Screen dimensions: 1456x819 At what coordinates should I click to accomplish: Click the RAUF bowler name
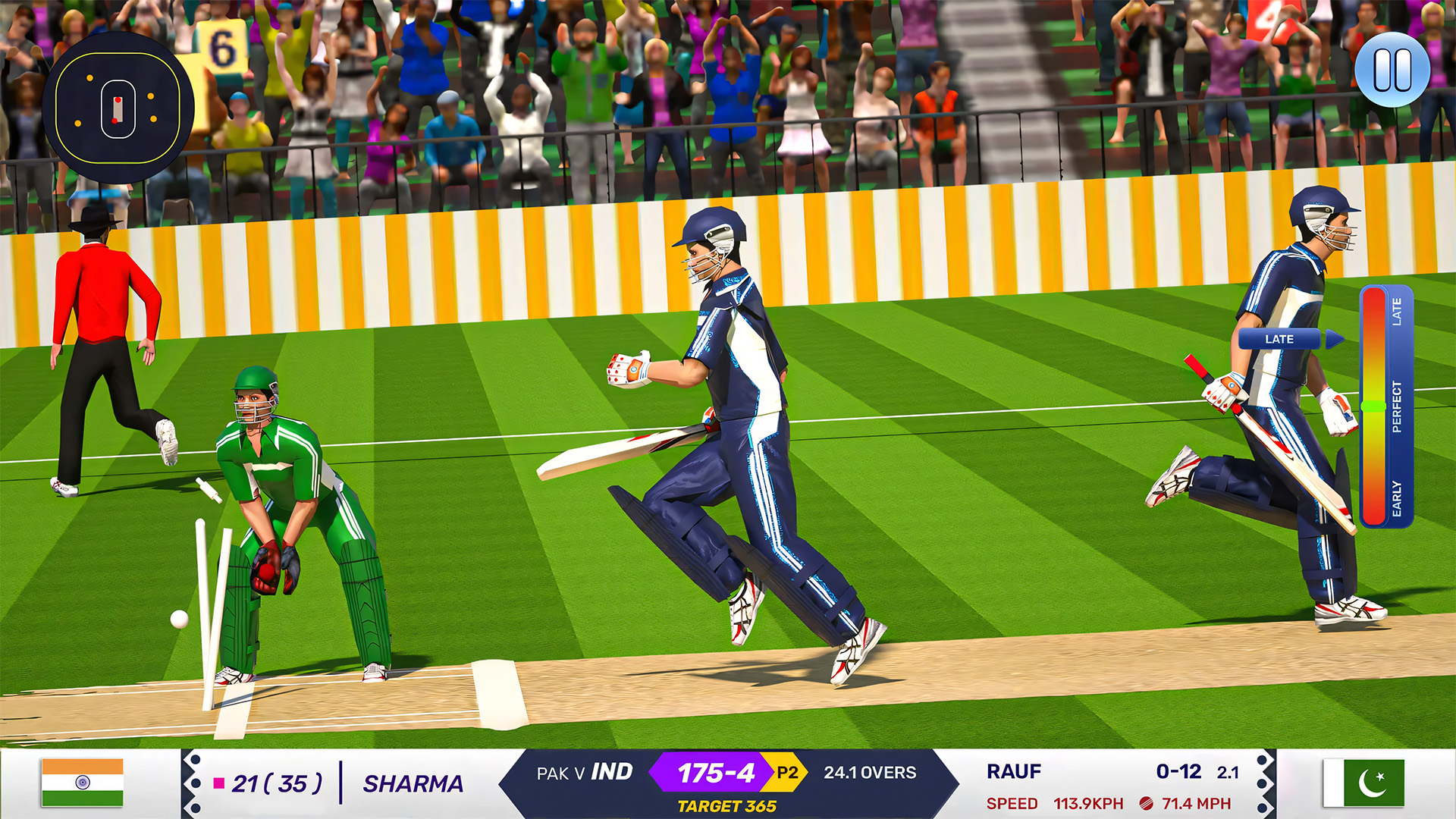(x=1014, y=772)
